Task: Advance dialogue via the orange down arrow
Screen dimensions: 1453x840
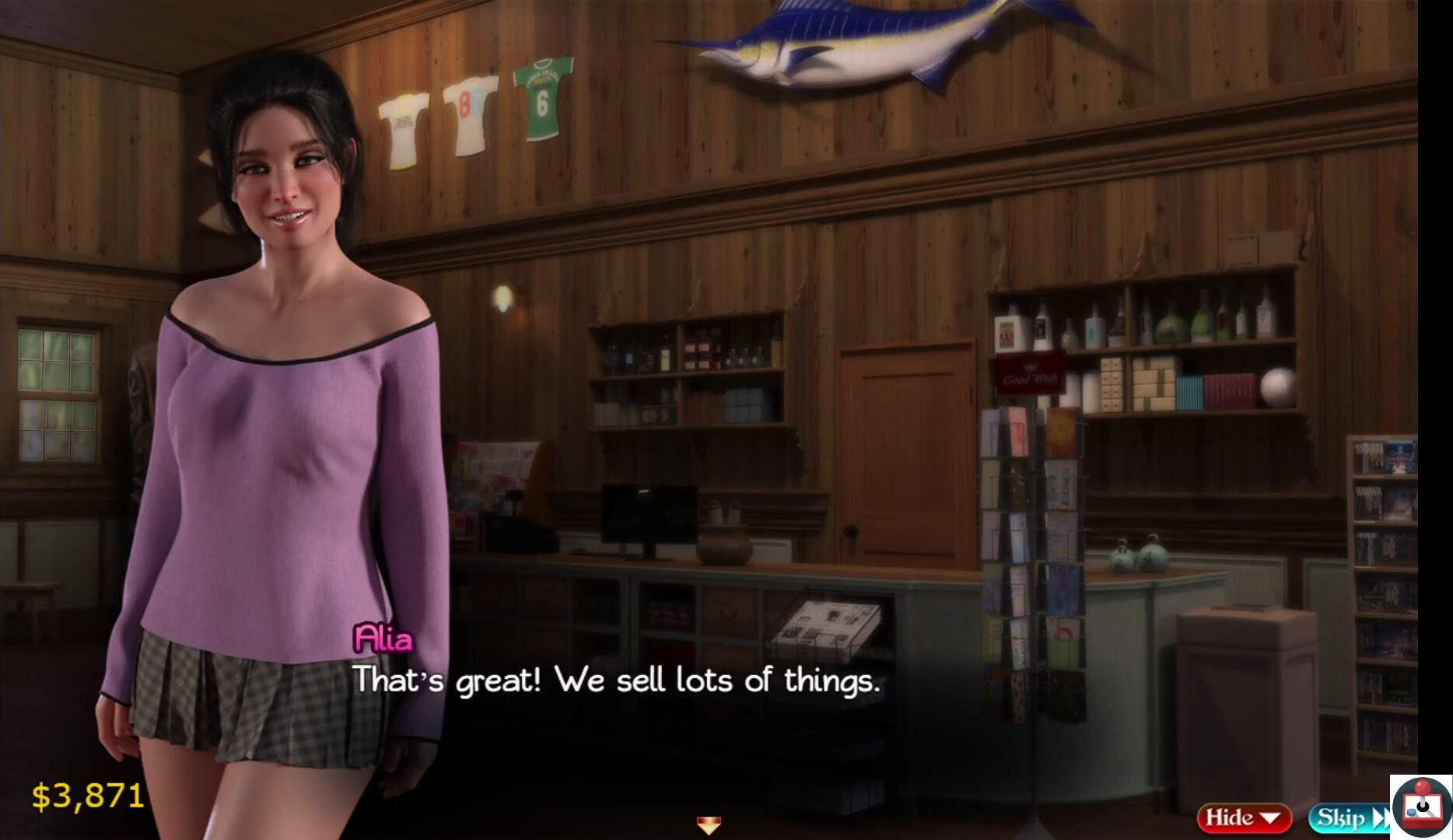Action: pos(708,824)
